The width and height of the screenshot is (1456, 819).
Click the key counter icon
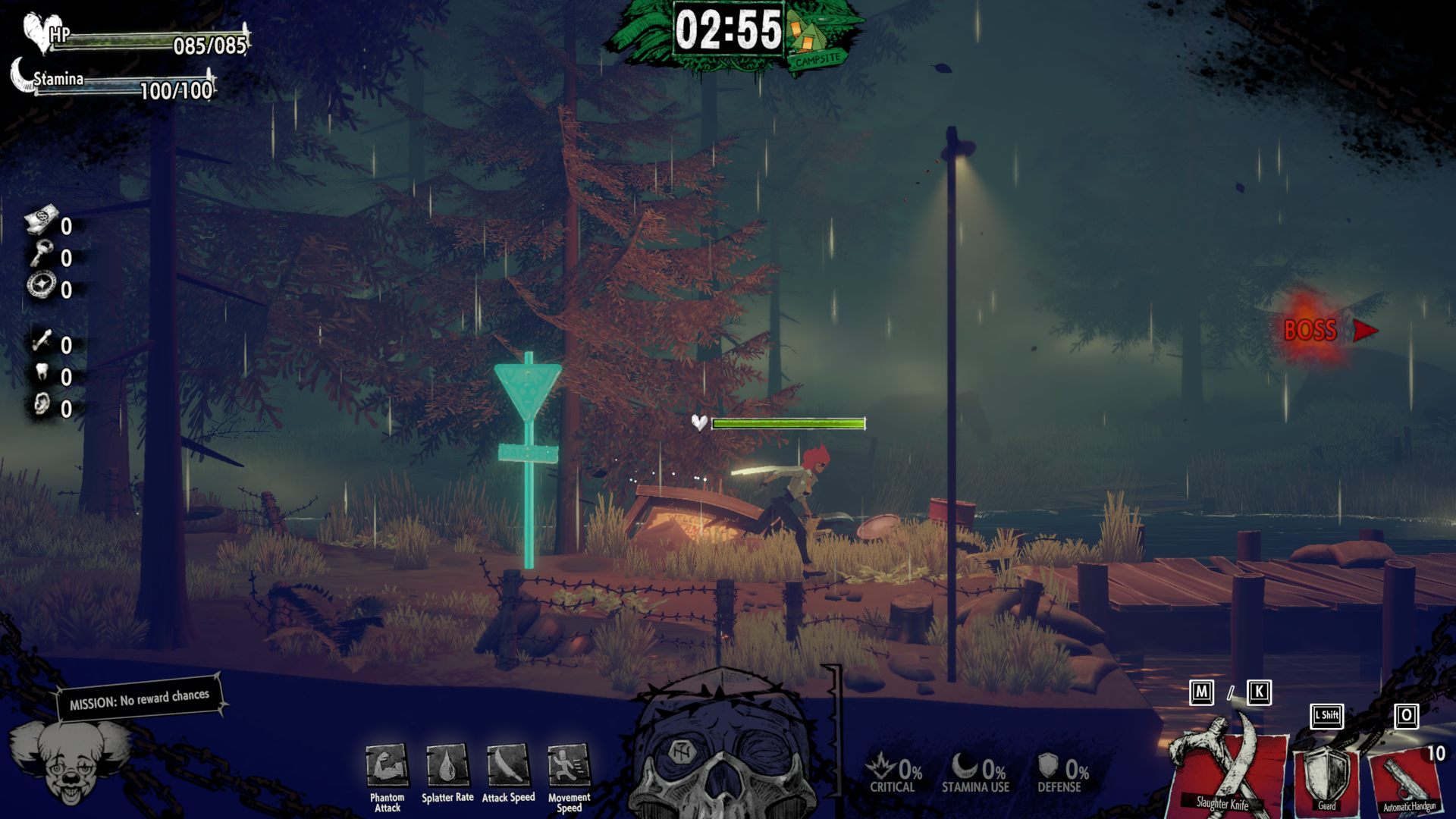point(42,254)
